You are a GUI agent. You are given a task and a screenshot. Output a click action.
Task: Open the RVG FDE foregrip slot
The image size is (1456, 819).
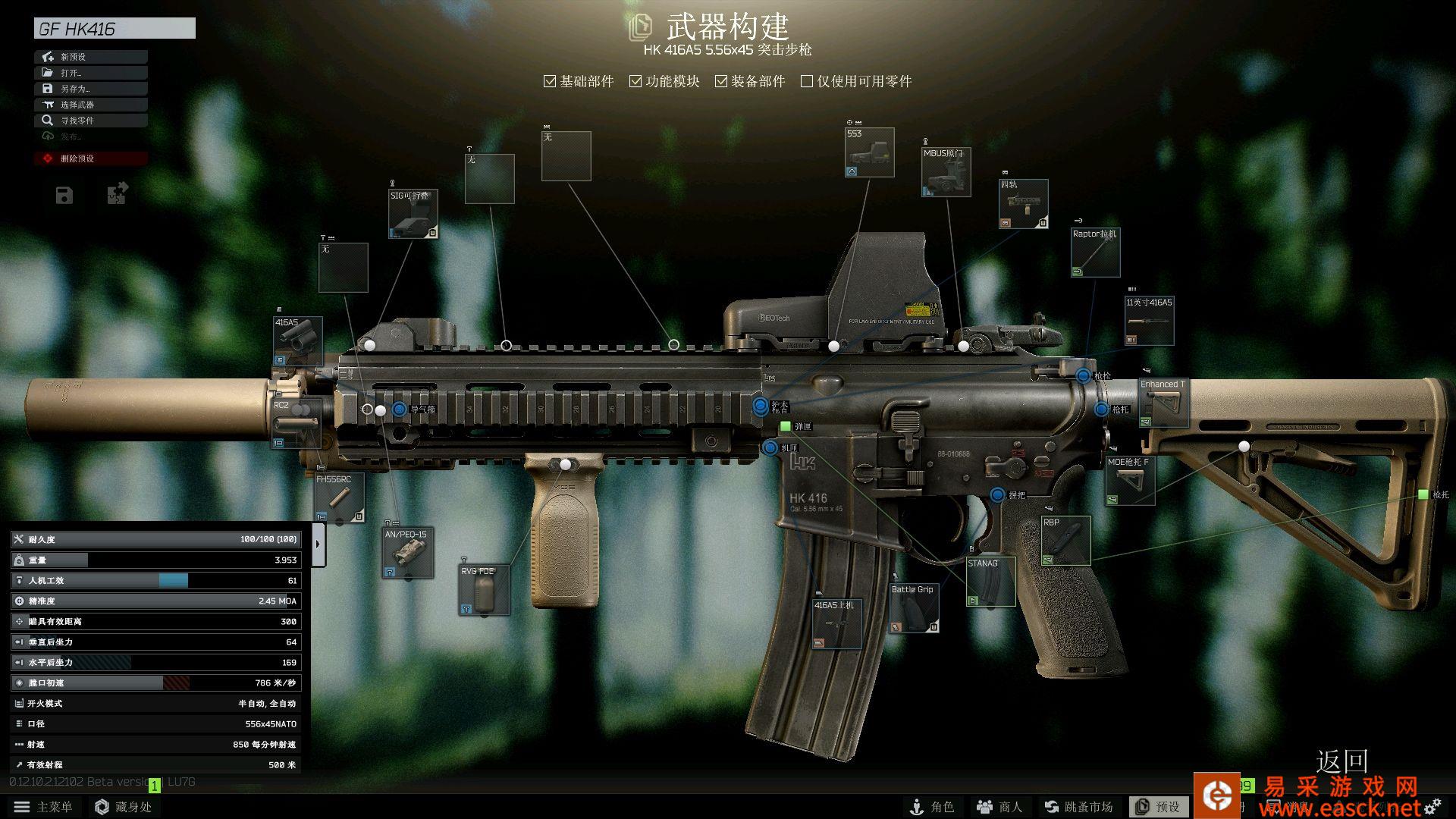tap(484, 590)
